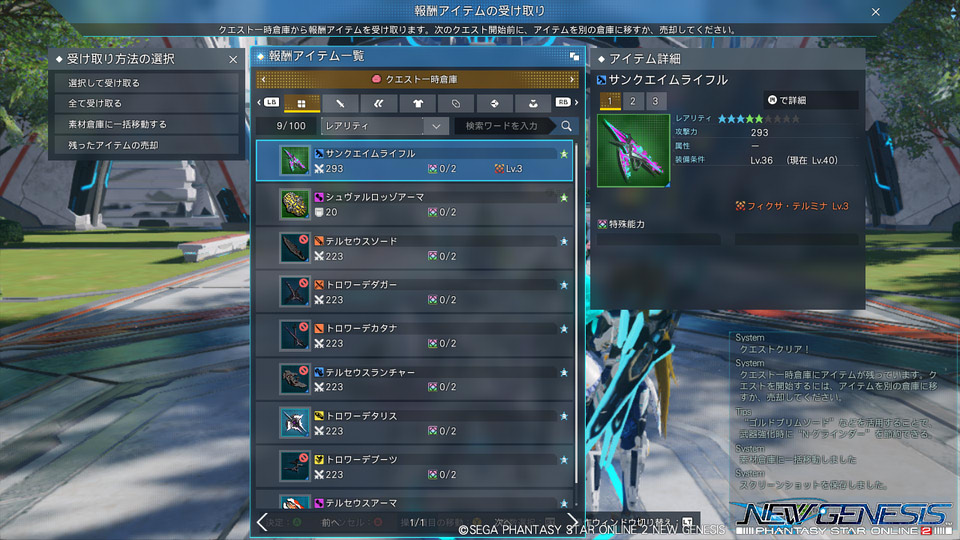960x540 pixels.
Task: Click the 検索ワードを入力 search field
Action: [x=505, y=126]
